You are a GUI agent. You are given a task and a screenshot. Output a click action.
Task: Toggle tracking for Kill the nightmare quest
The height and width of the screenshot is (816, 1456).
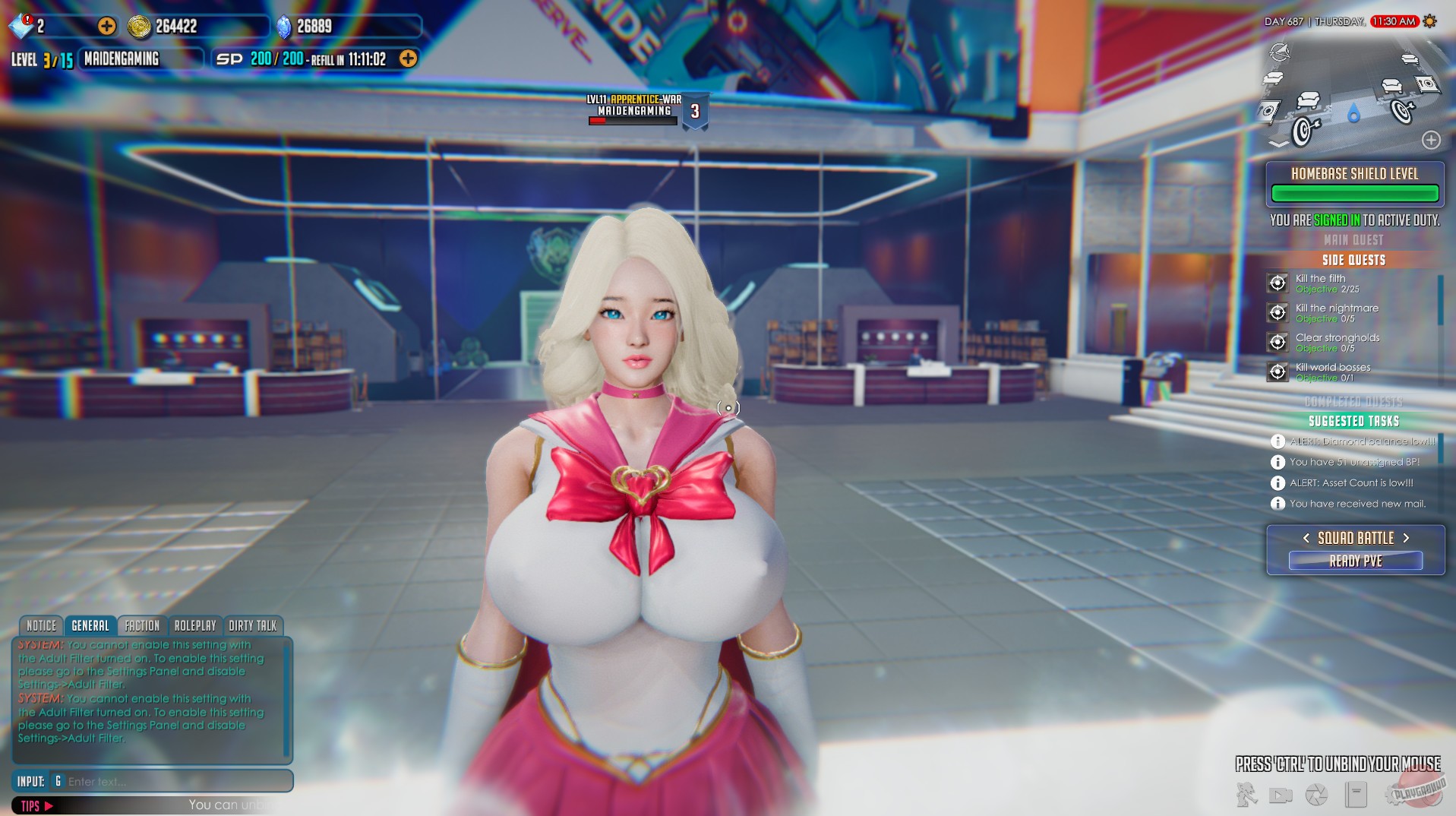[1278, 313]
